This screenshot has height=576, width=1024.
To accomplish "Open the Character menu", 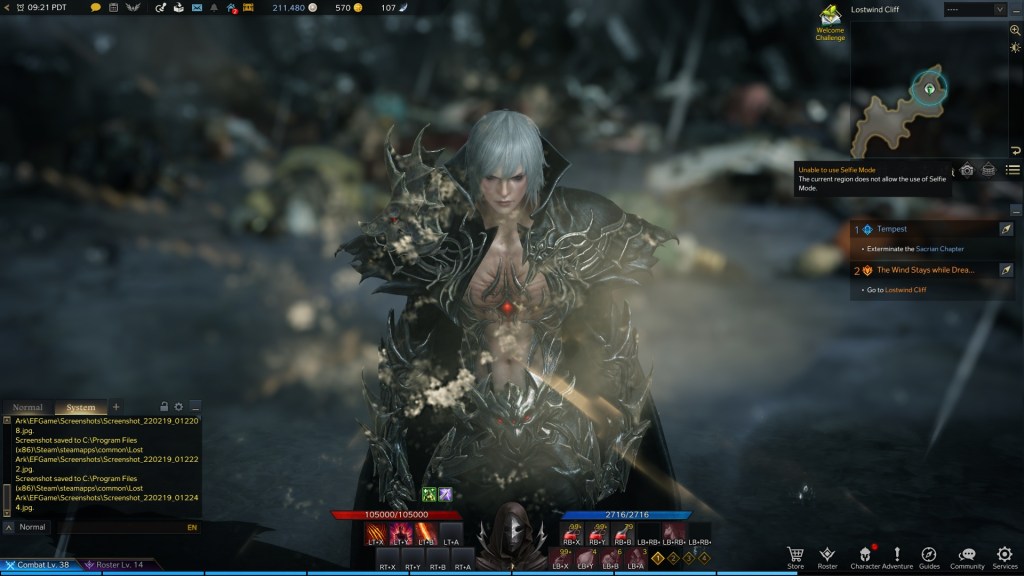I will (865, 556).
